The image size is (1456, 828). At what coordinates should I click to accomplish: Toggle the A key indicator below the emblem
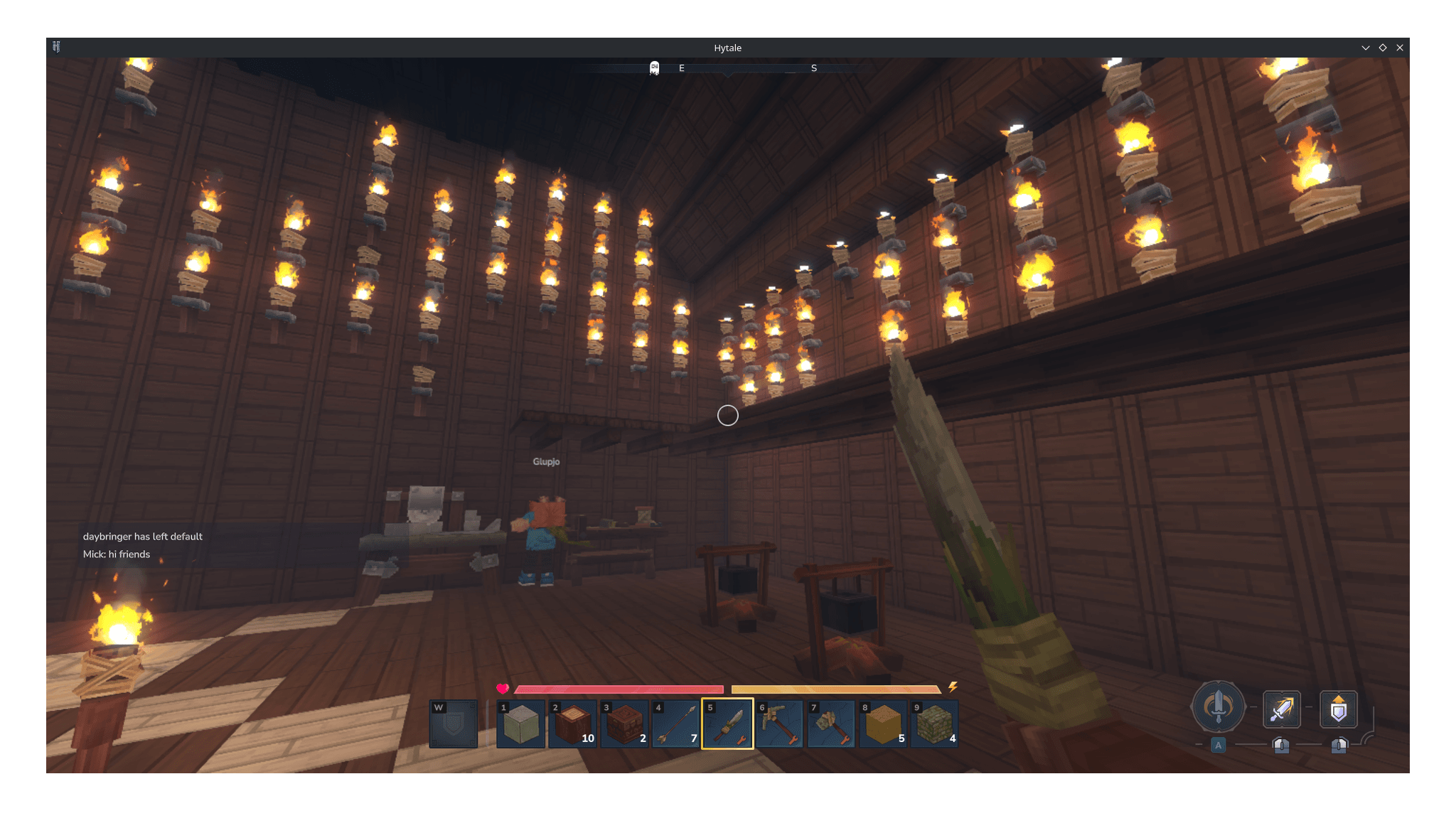pyautogui.click(x=1218, y=745)
